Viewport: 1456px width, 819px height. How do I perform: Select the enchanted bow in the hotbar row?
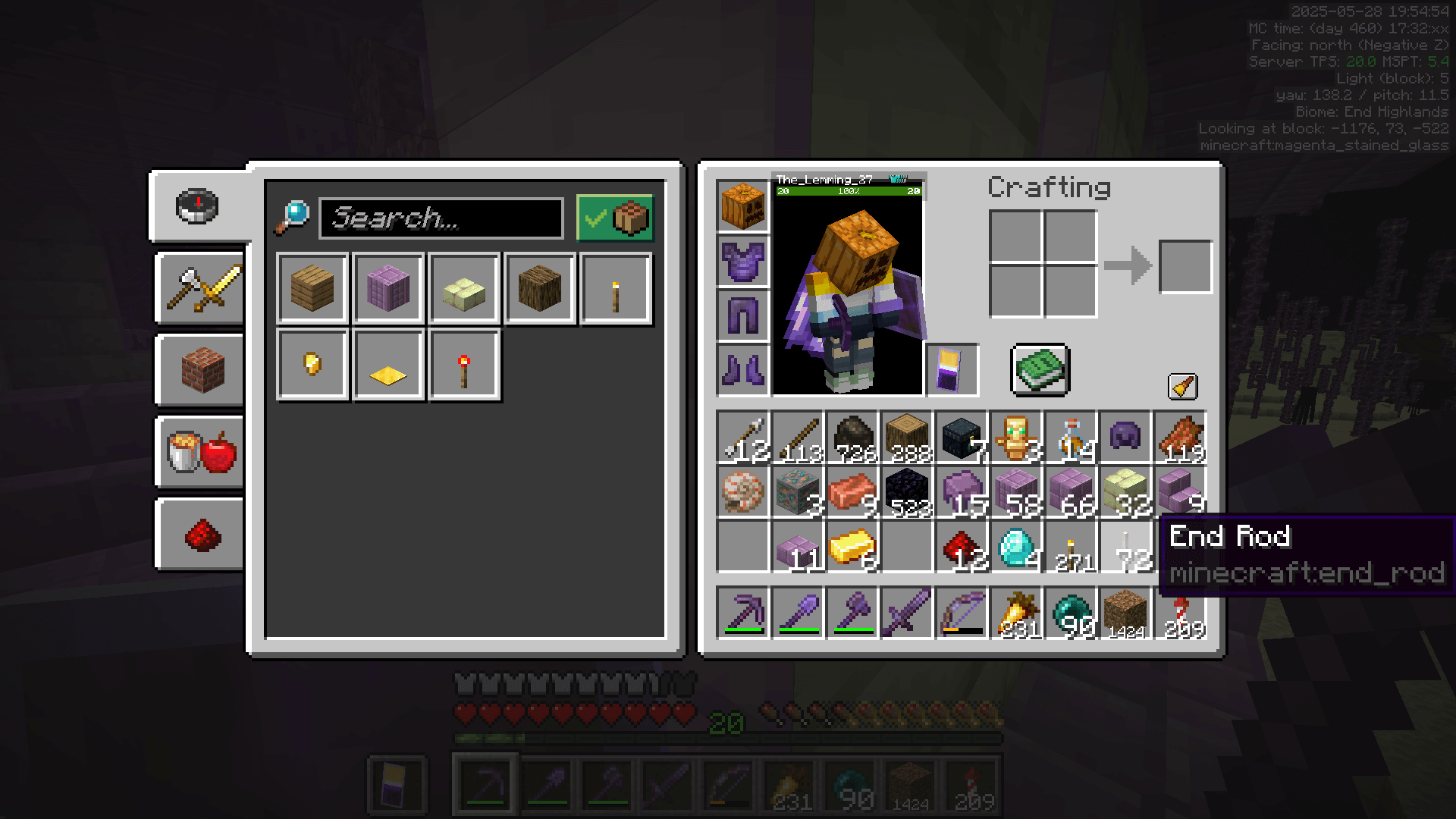(x=962, y=613)
